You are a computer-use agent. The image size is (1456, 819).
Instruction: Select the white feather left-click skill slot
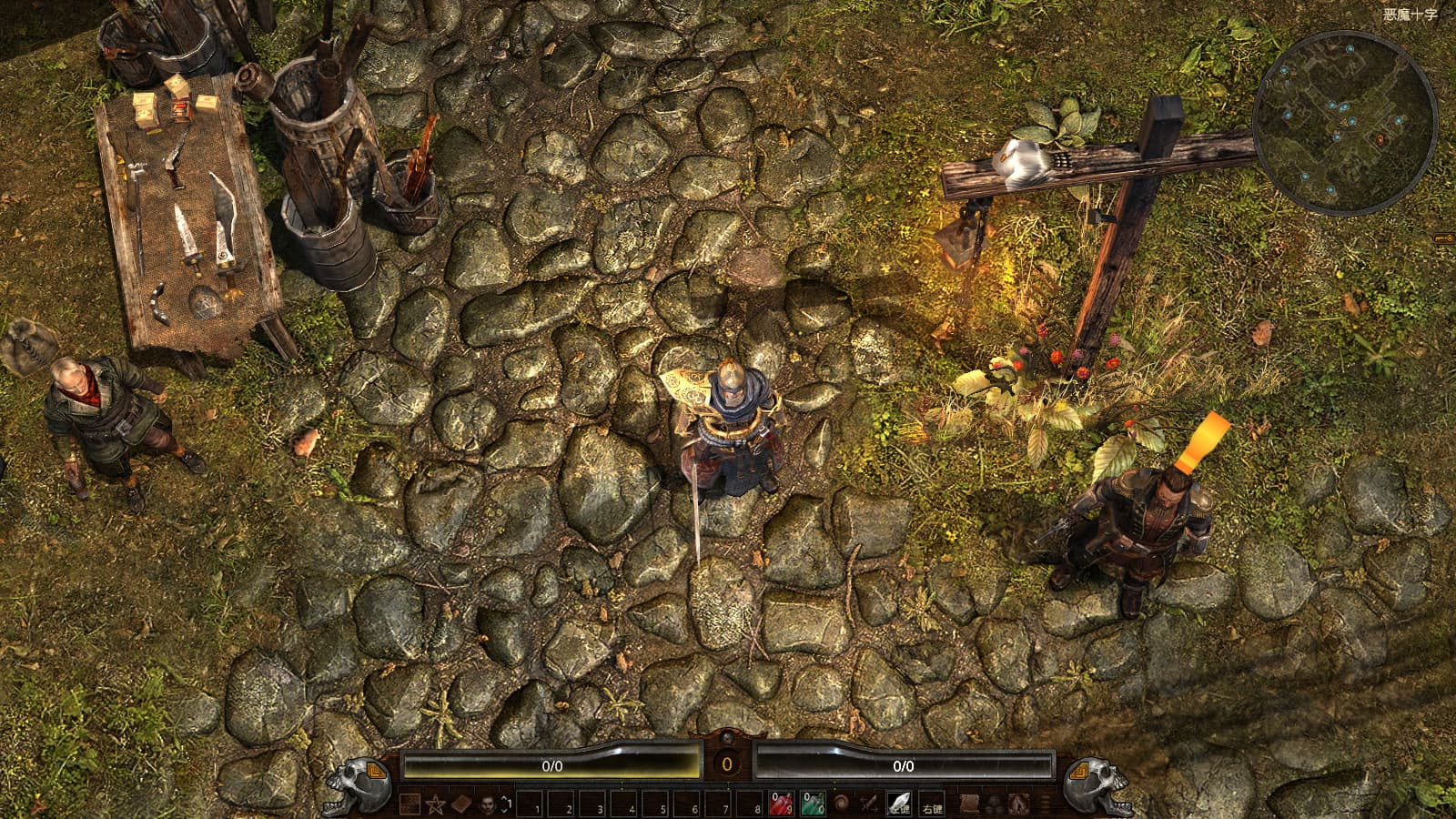(899, 804)
